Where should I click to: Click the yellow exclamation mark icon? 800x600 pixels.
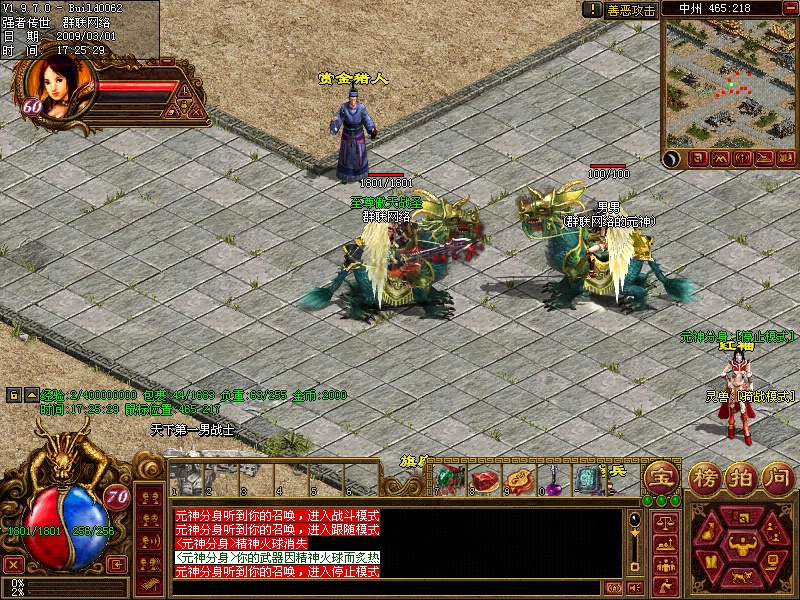tap(592, 9)
